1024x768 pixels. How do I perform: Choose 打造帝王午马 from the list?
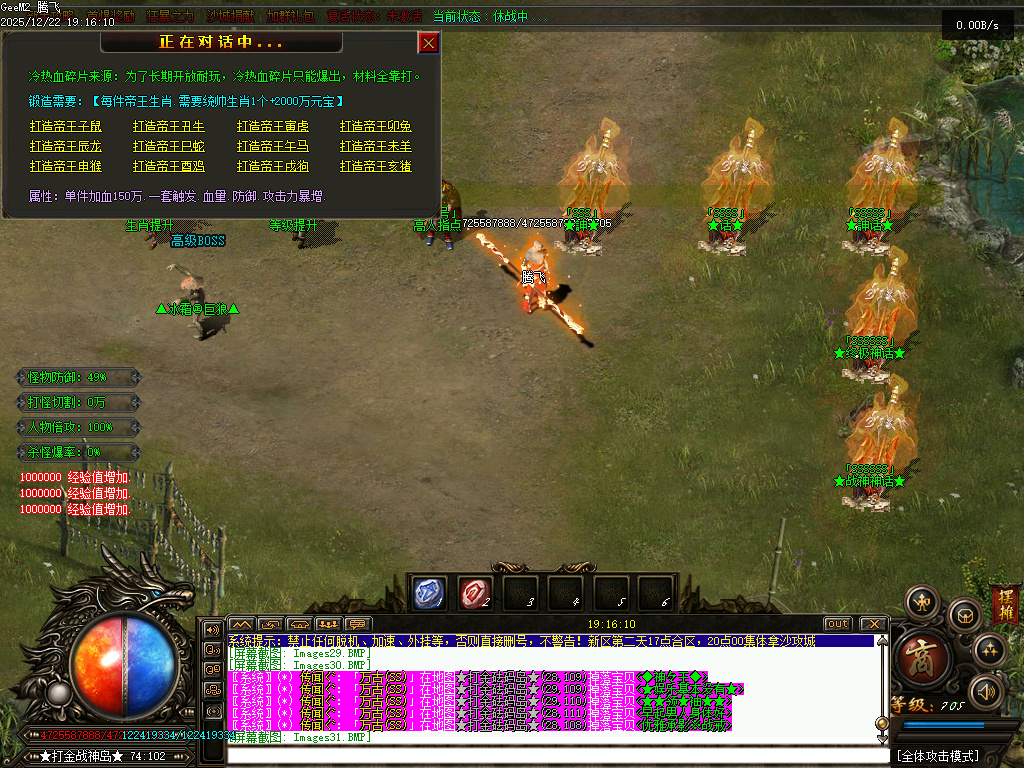(x=273, y=146)
